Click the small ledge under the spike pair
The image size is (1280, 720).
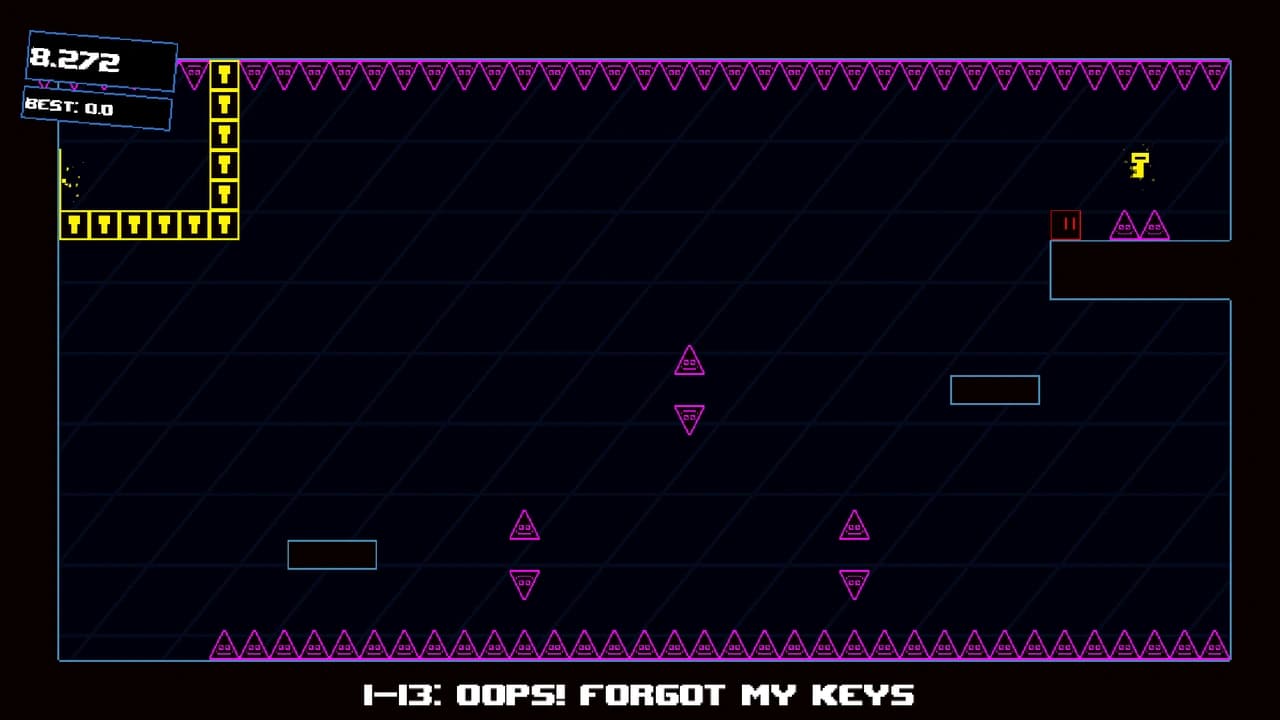pyautogui.click(x=1140, y=270)
